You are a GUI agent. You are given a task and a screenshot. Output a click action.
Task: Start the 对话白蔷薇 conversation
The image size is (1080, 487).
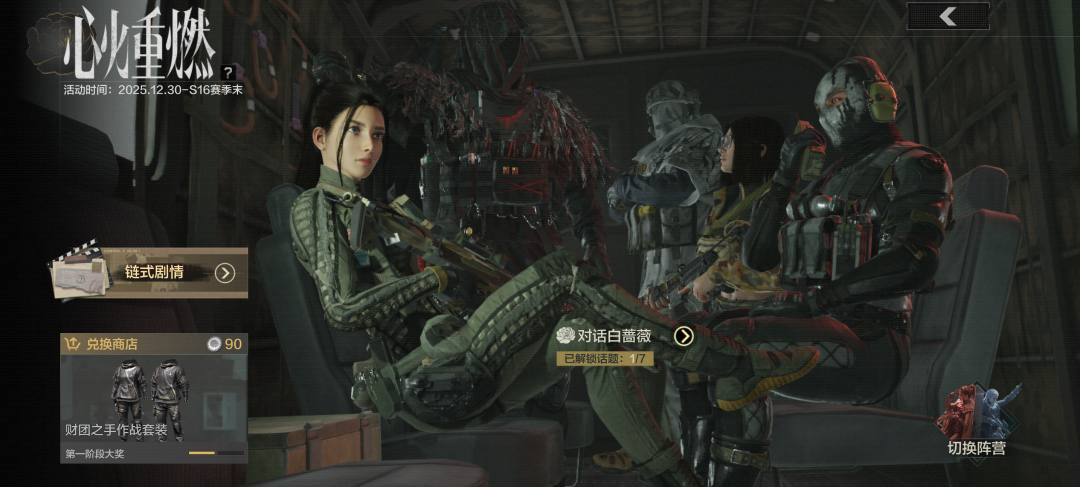[683, 336]
